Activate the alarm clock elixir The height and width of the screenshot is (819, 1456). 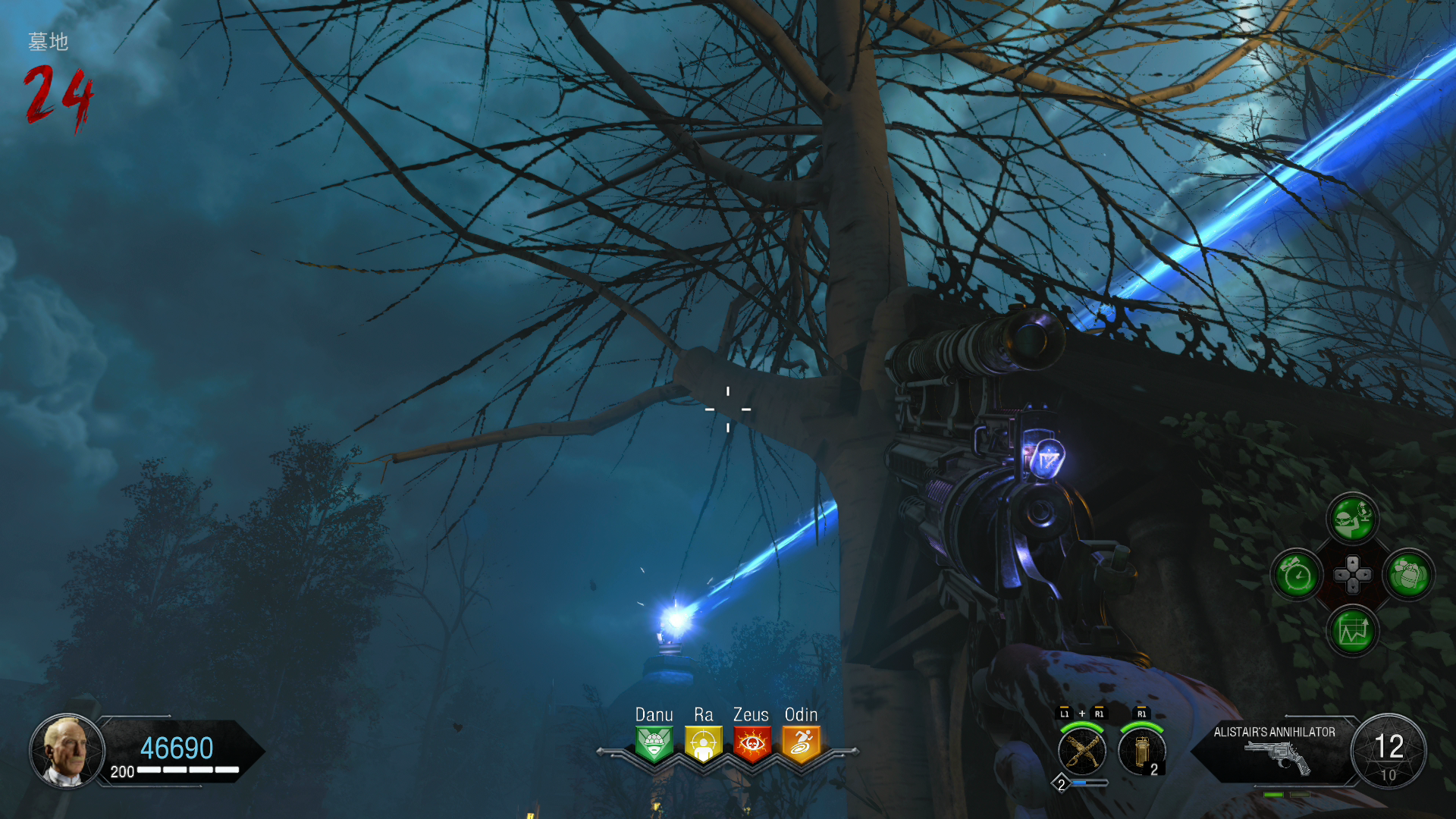pos(1297,576)
